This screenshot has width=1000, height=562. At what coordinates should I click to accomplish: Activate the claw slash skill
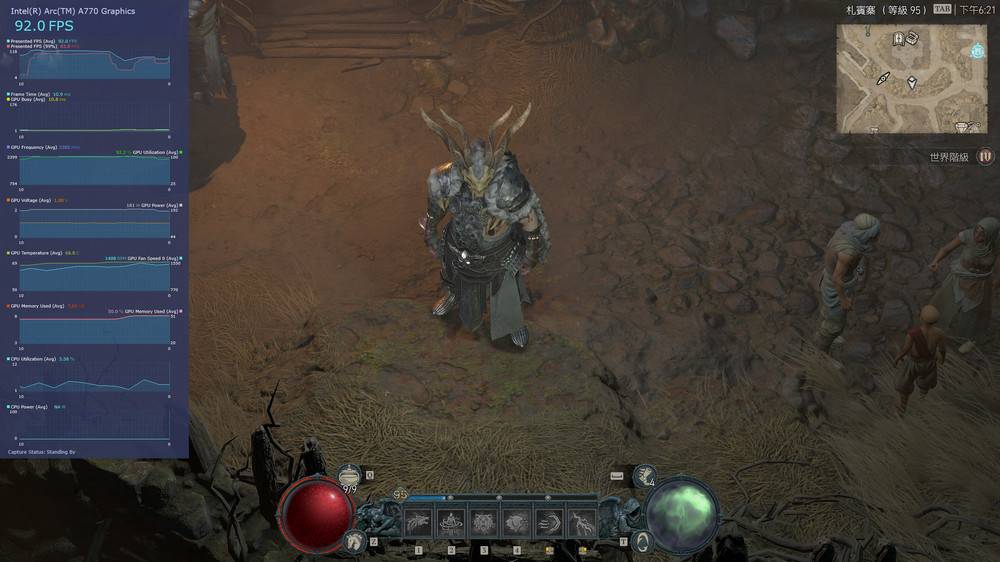pos(417,521)
